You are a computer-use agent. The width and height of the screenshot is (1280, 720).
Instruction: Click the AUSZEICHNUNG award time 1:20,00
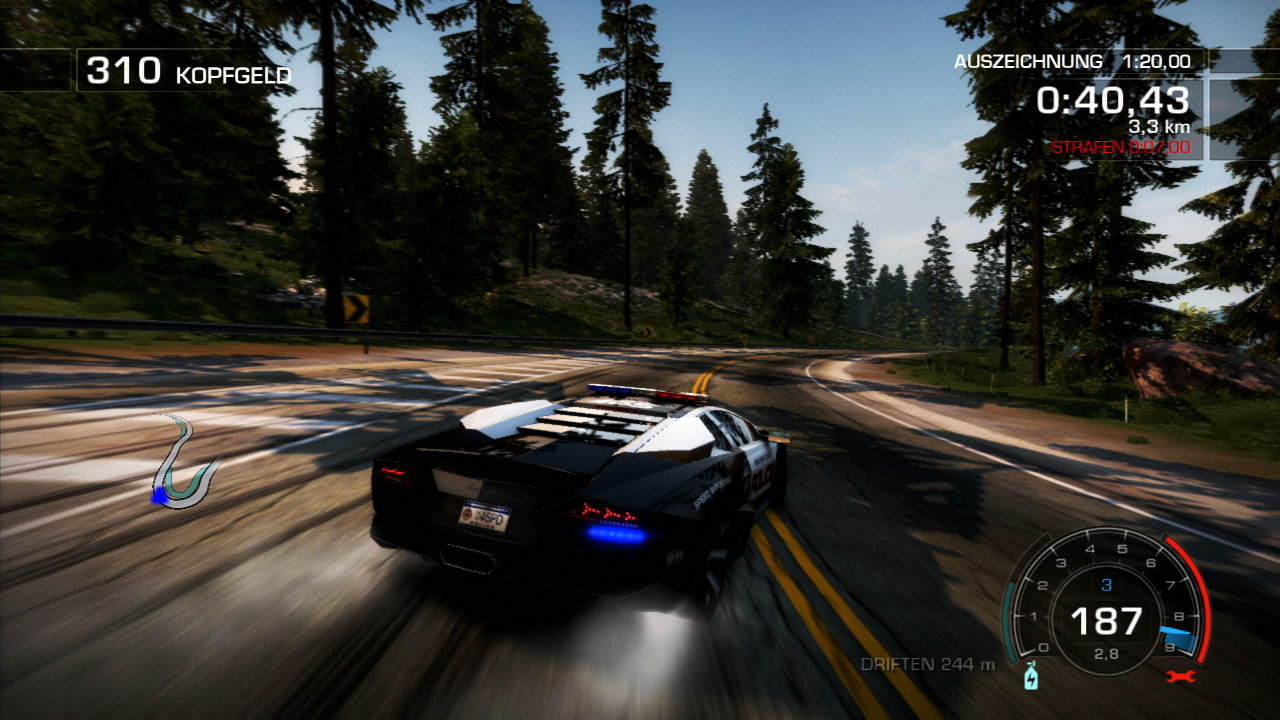(x=1158, y=59)
